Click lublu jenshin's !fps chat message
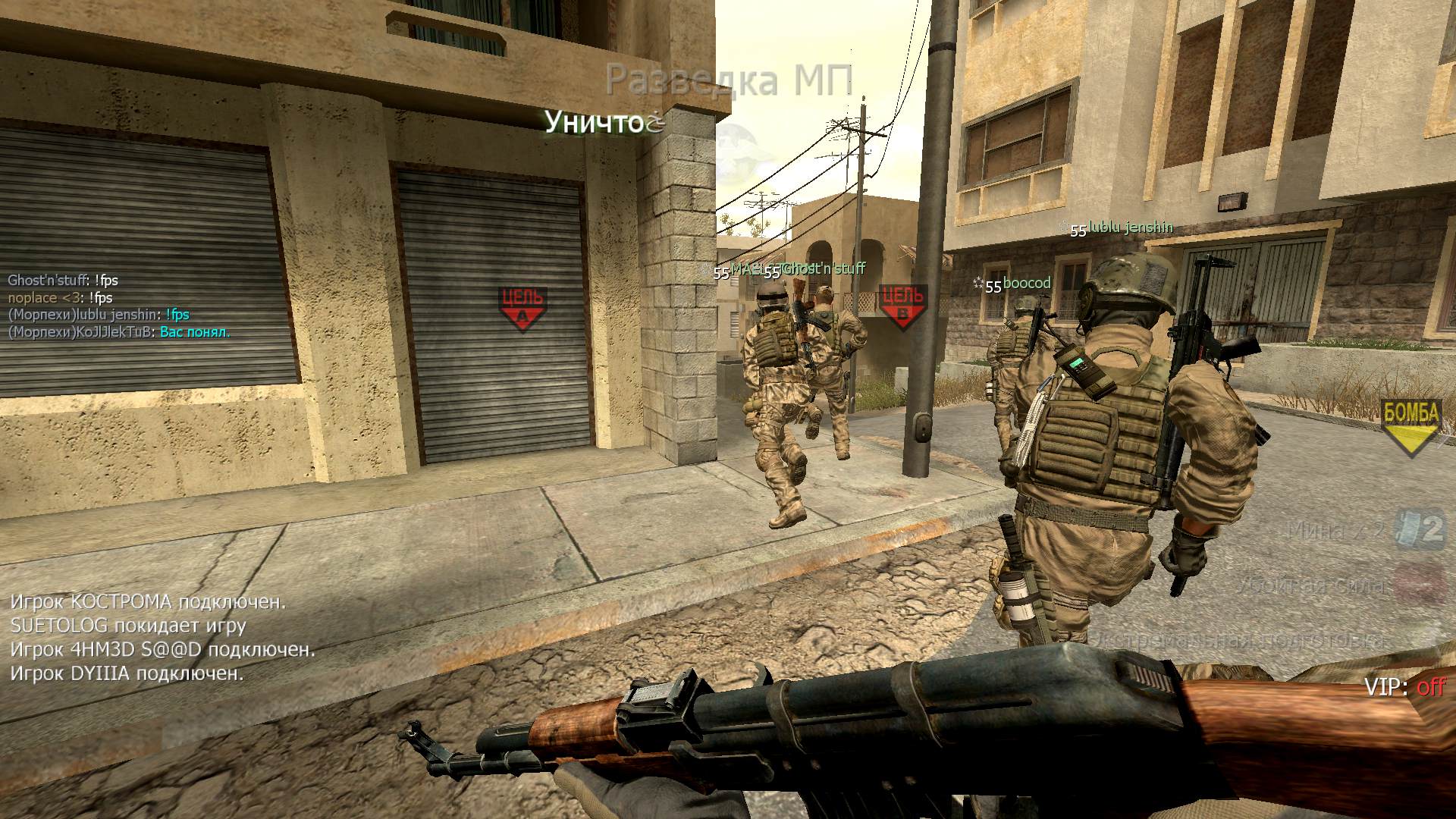The height and width of the screenshot is (819, 1456). (x=177, y=315)
